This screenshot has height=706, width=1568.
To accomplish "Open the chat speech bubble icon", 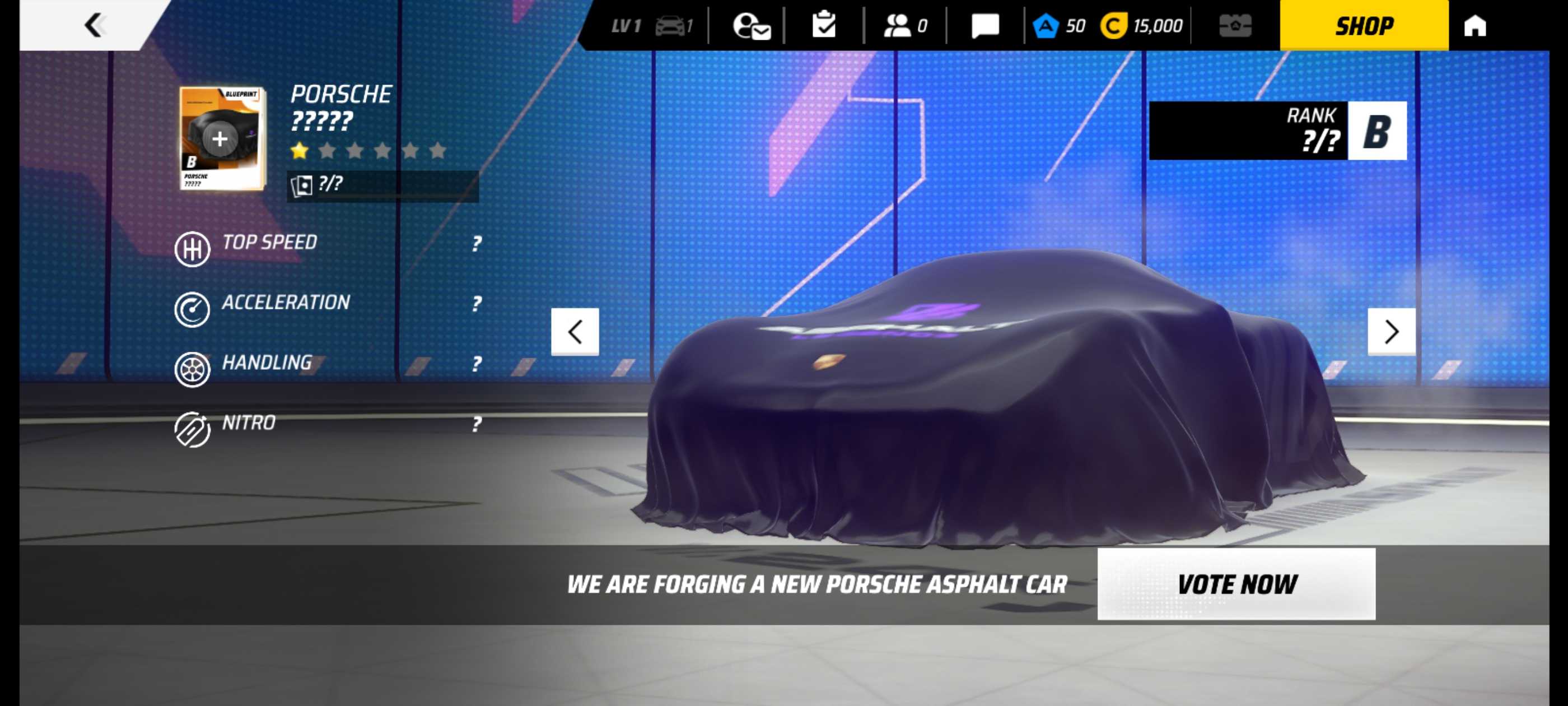I will (x=984, y=26).
